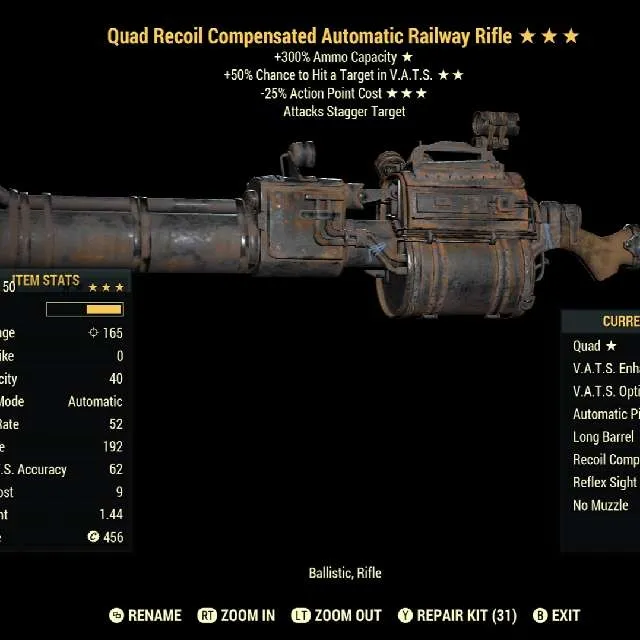Viewport: 640px width, 640px height.
Task: Choose the Rename option
Action: (145, 615)
